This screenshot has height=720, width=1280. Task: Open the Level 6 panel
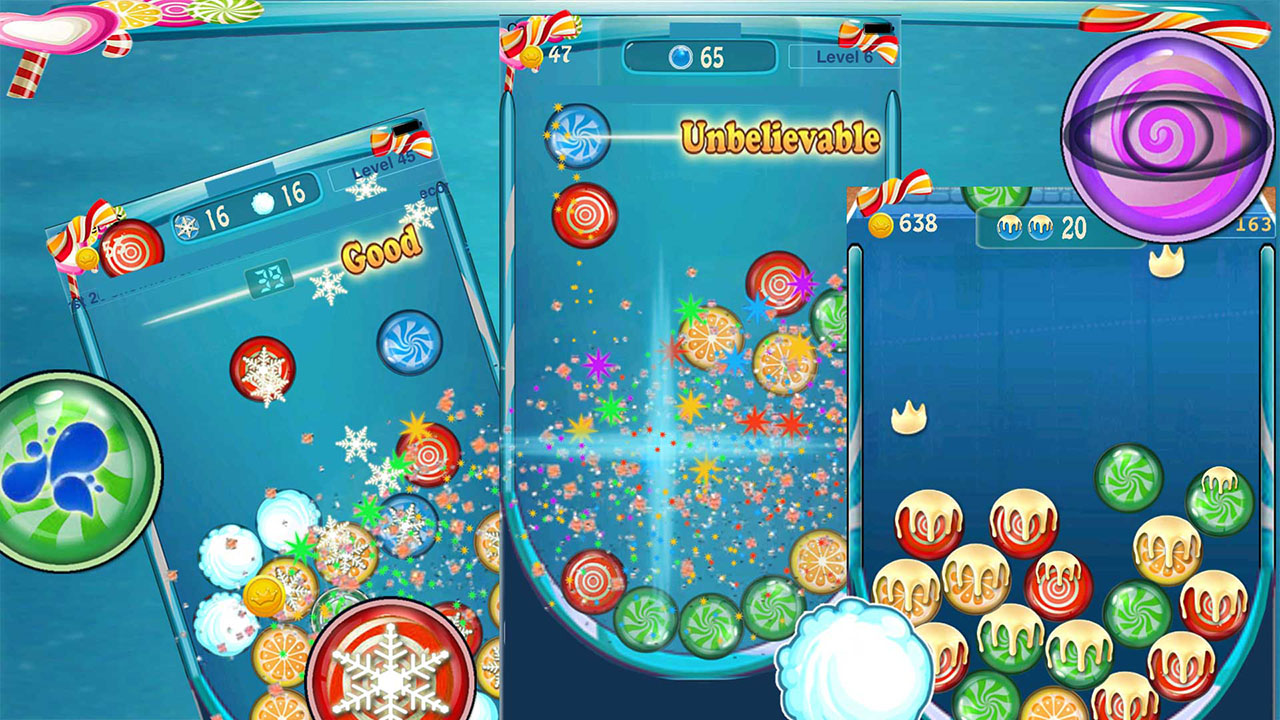[x=845, y=58]
